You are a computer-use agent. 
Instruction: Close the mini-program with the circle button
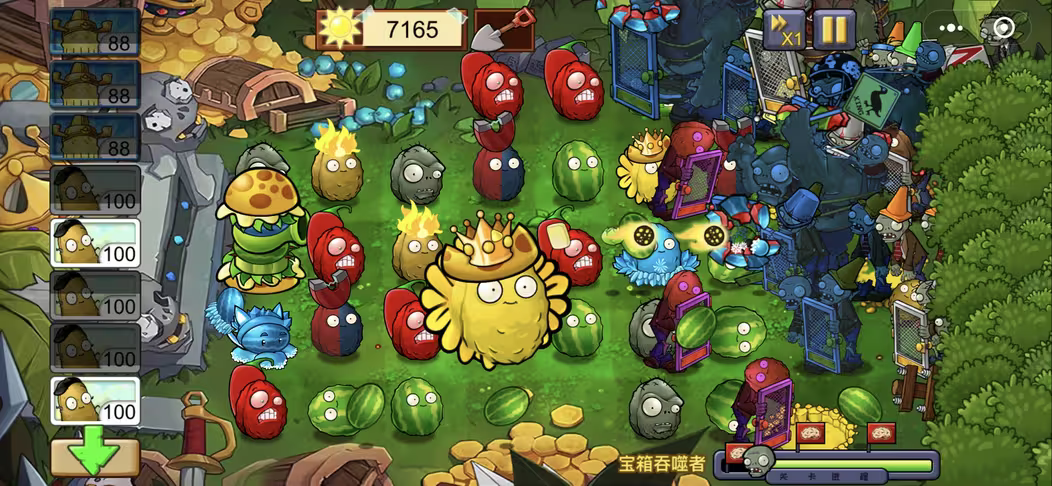coord(1003,28)
